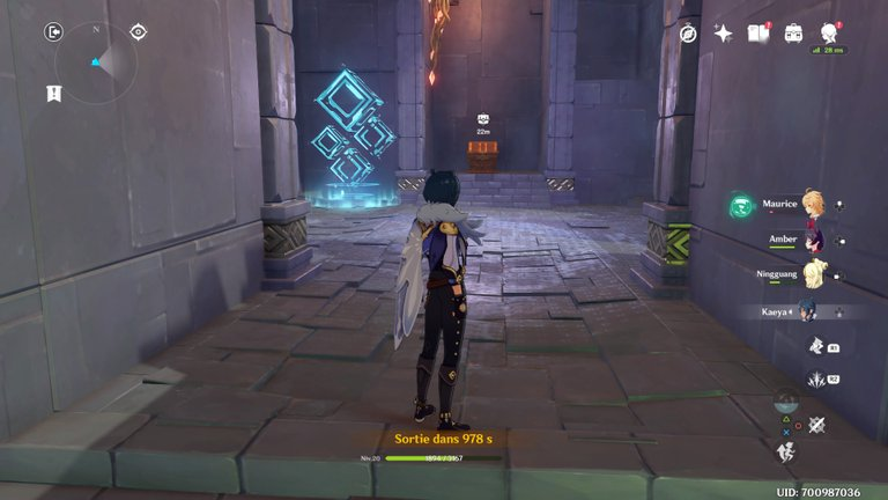The height and width of the screenshot is (500, 888).
Task: Open the inventory backpack icon
Action: (793, 33)
